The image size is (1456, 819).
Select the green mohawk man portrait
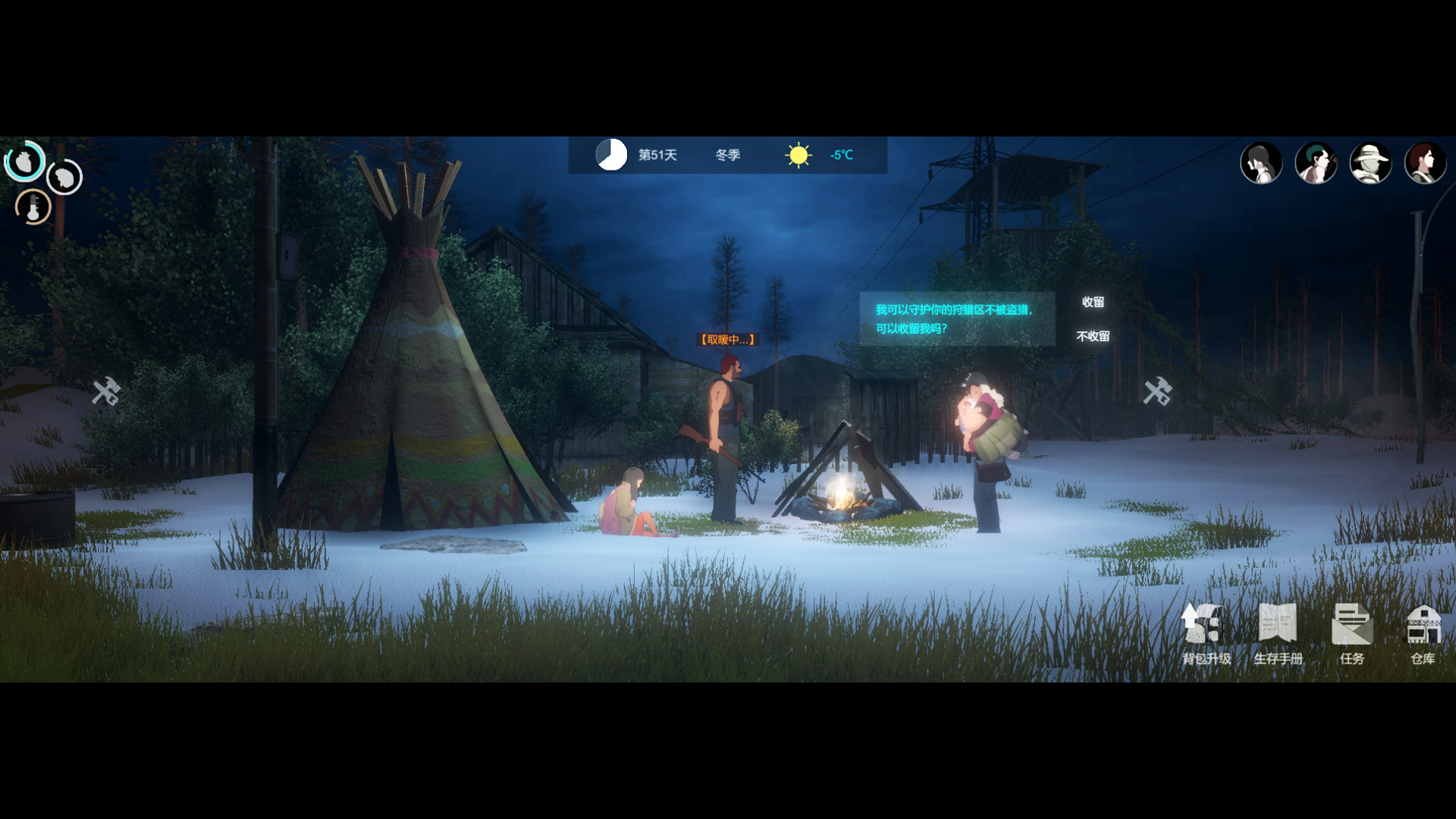tap(1316, 163)
